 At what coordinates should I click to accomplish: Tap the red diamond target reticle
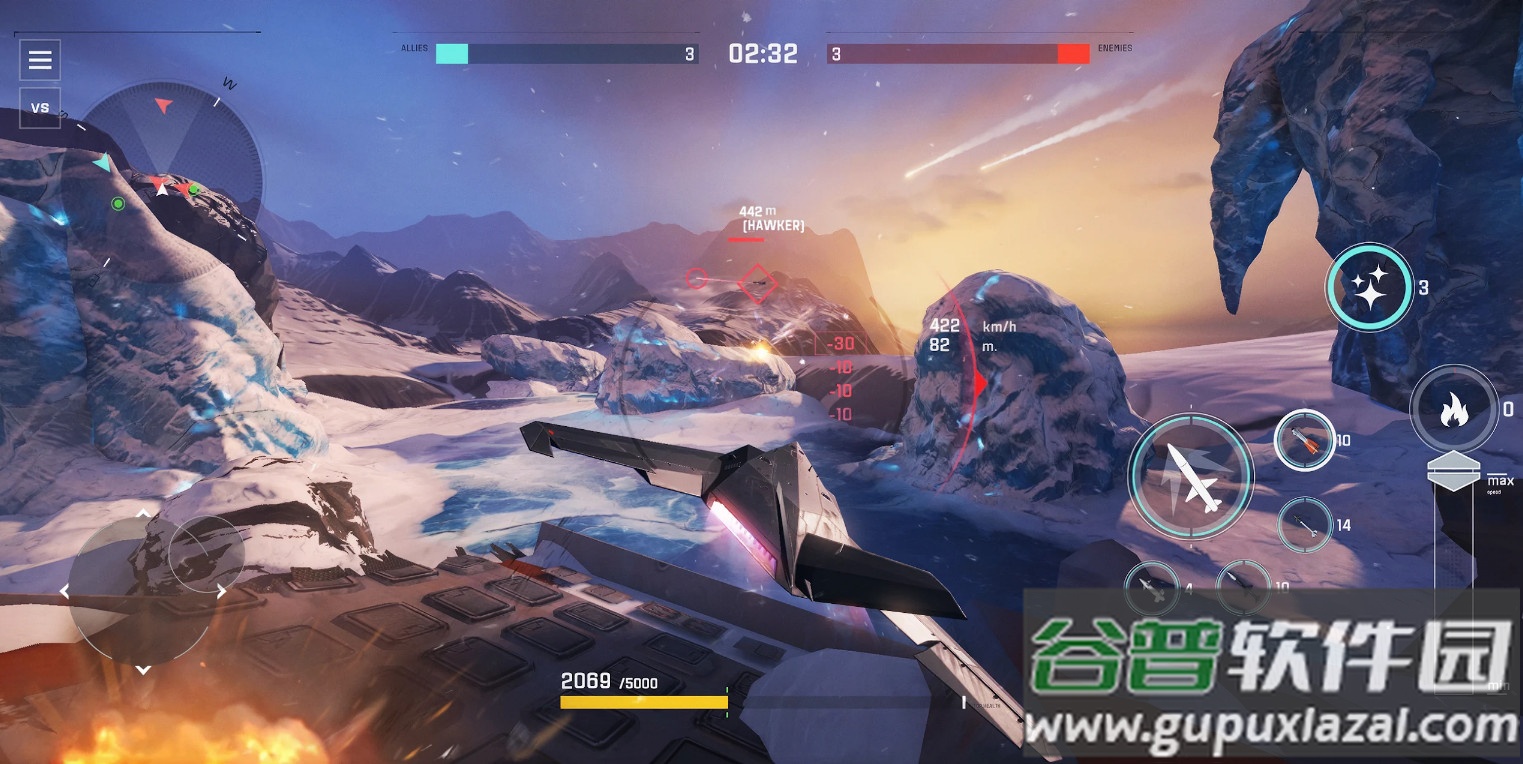point(757,284)
